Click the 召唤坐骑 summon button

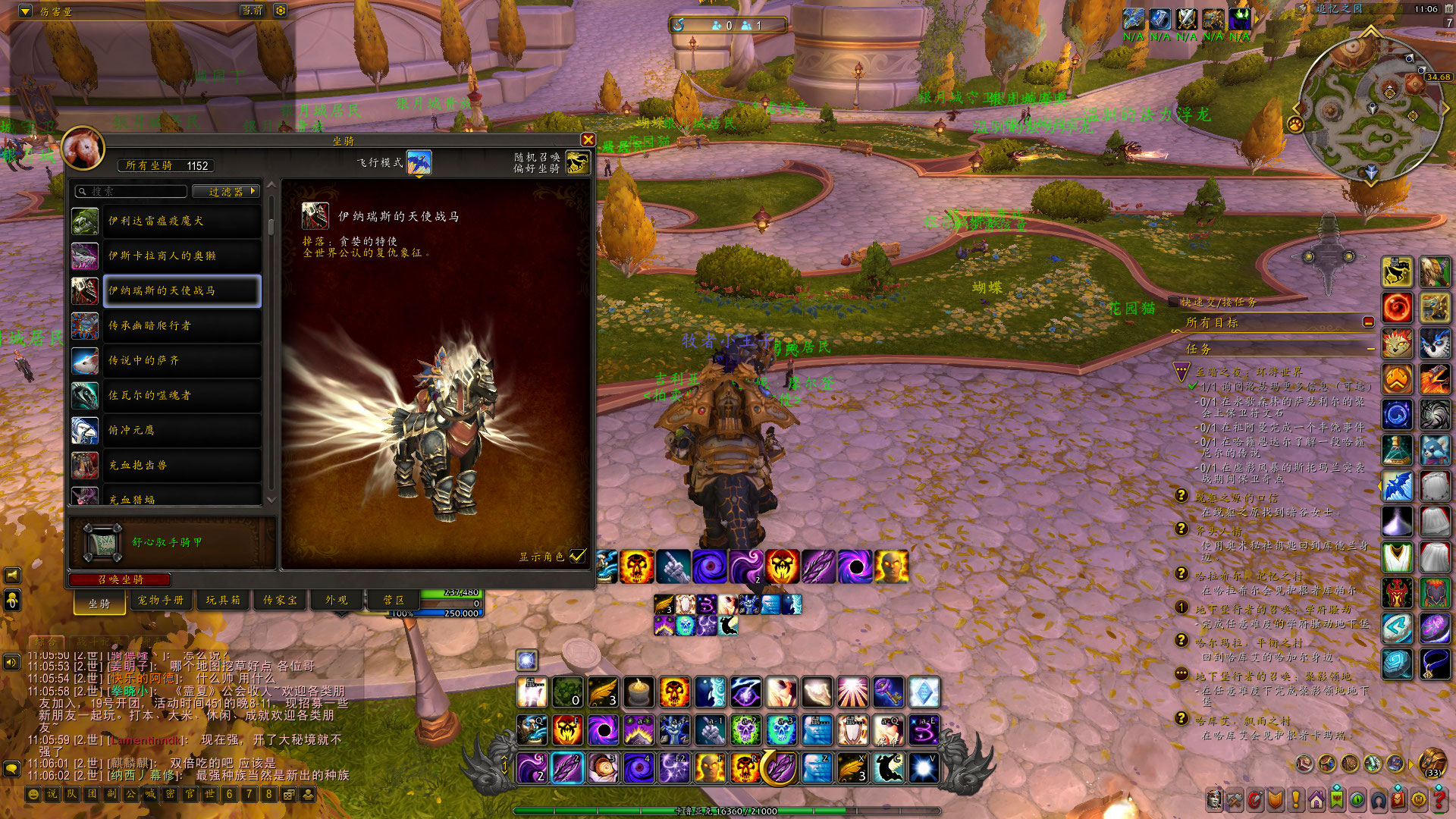click(121, 579)
